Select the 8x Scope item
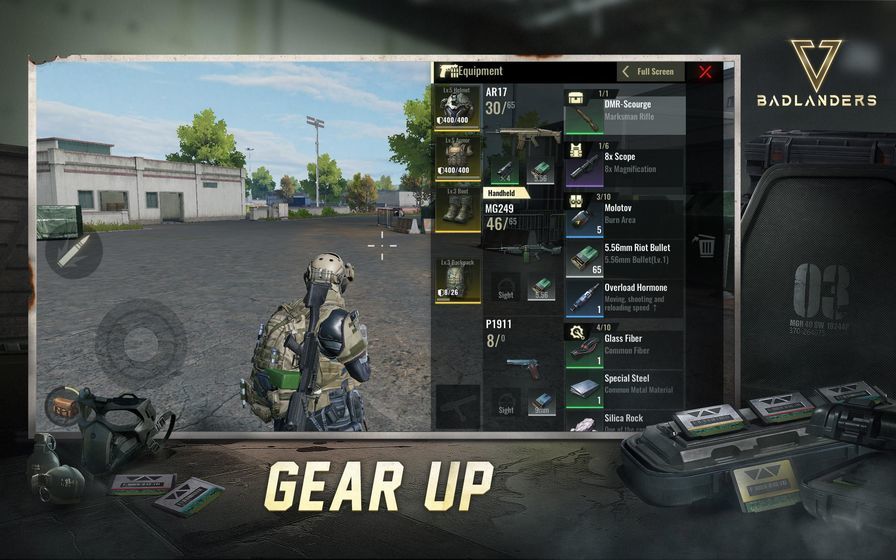 (x=624, y=164)
